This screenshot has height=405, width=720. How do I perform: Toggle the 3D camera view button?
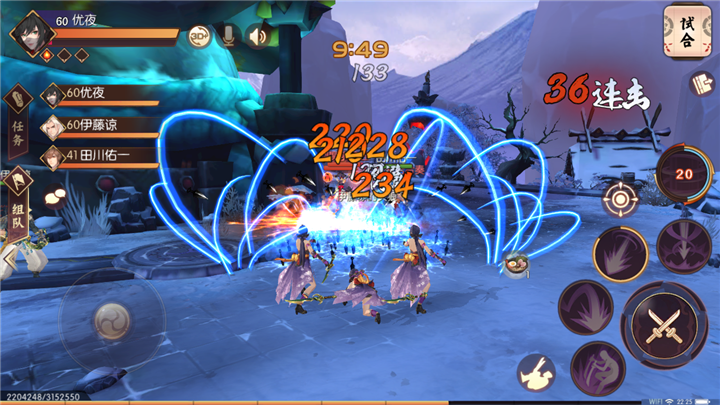coord(199,36)
